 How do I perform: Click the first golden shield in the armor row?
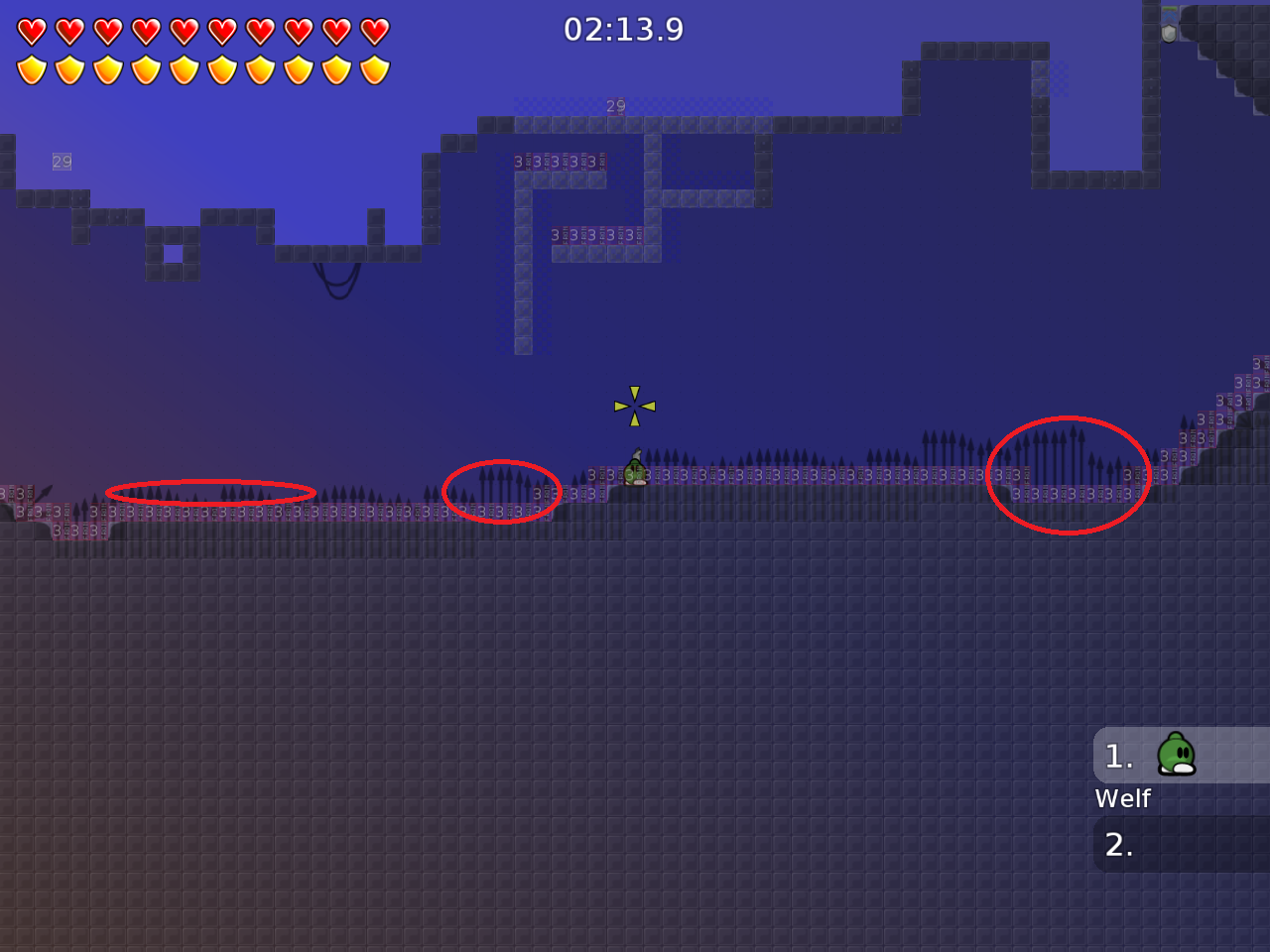(33, 66)
